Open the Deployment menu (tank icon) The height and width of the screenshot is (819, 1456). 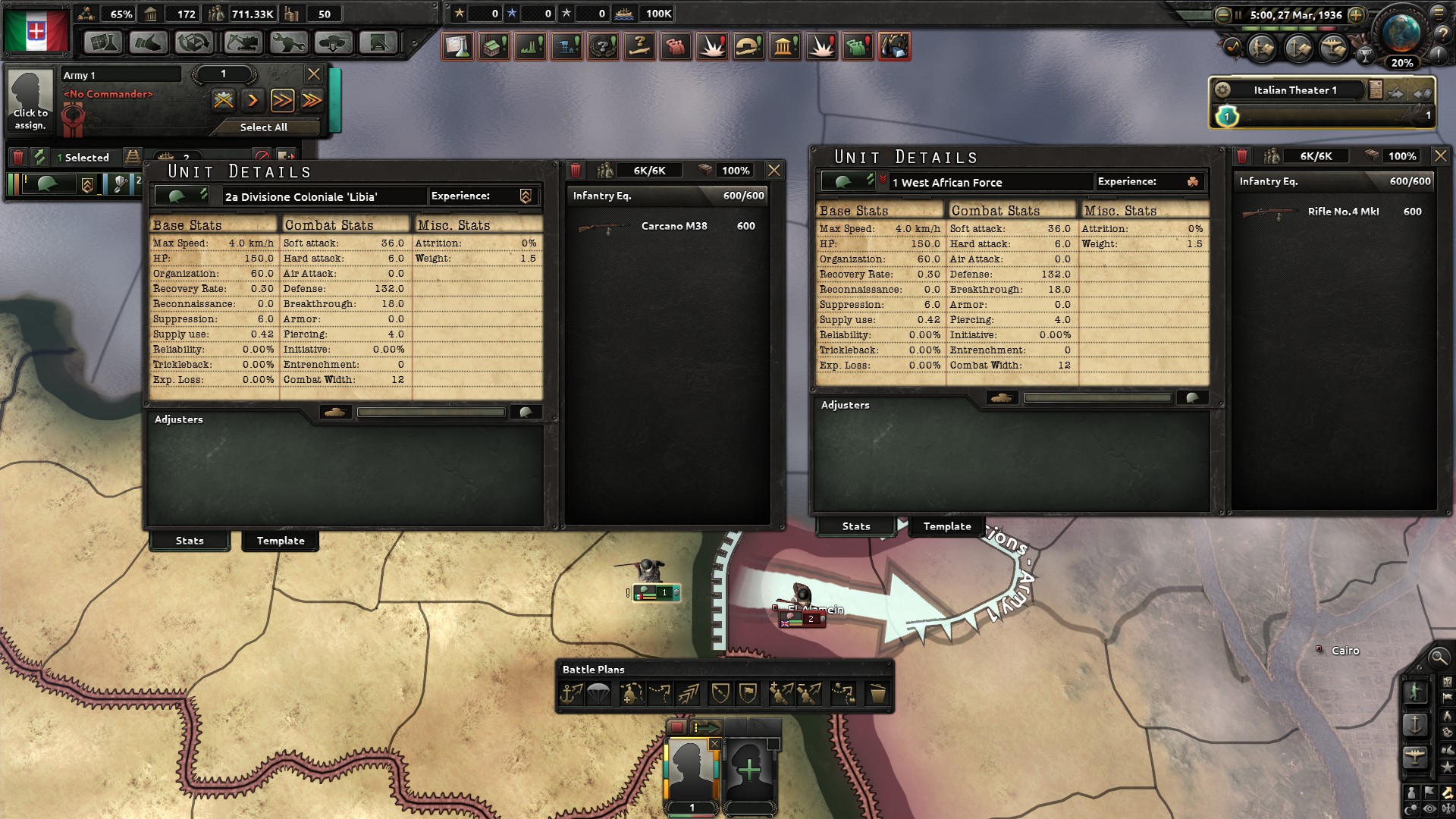point(332,43)
